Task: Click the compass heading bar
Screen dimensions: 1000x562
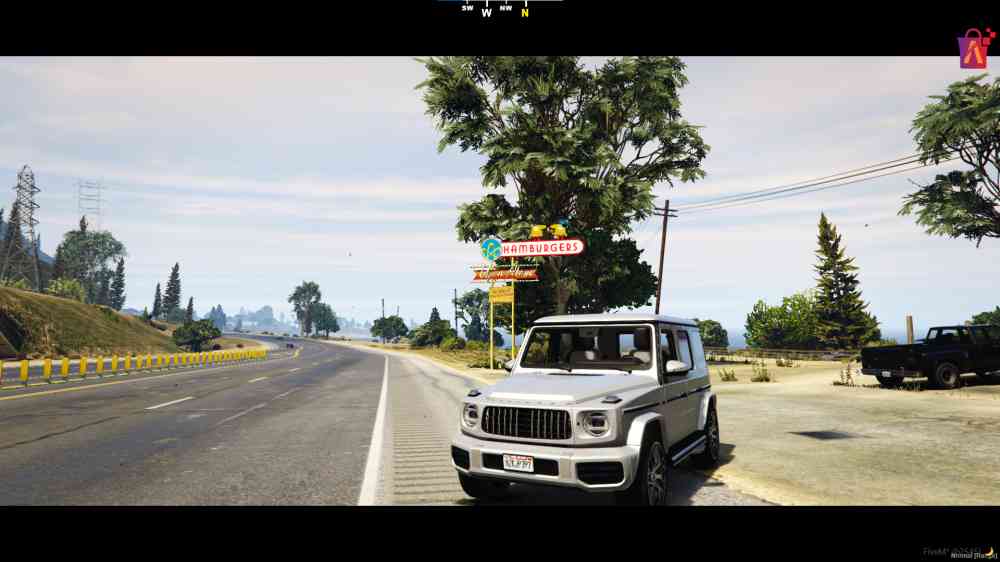Action: pyautogui.click(x=498, y=10)
